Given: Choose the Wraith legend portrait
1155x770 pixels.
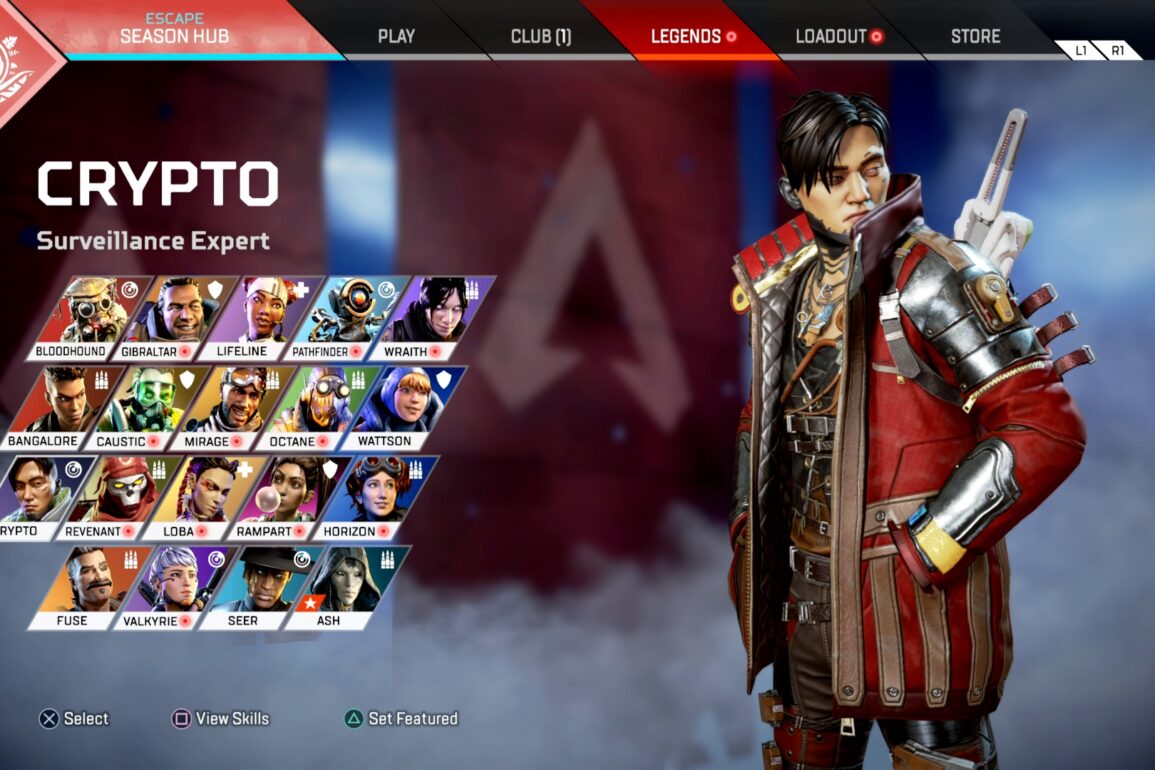Looking at the screenshot, I should click(432, 317).
